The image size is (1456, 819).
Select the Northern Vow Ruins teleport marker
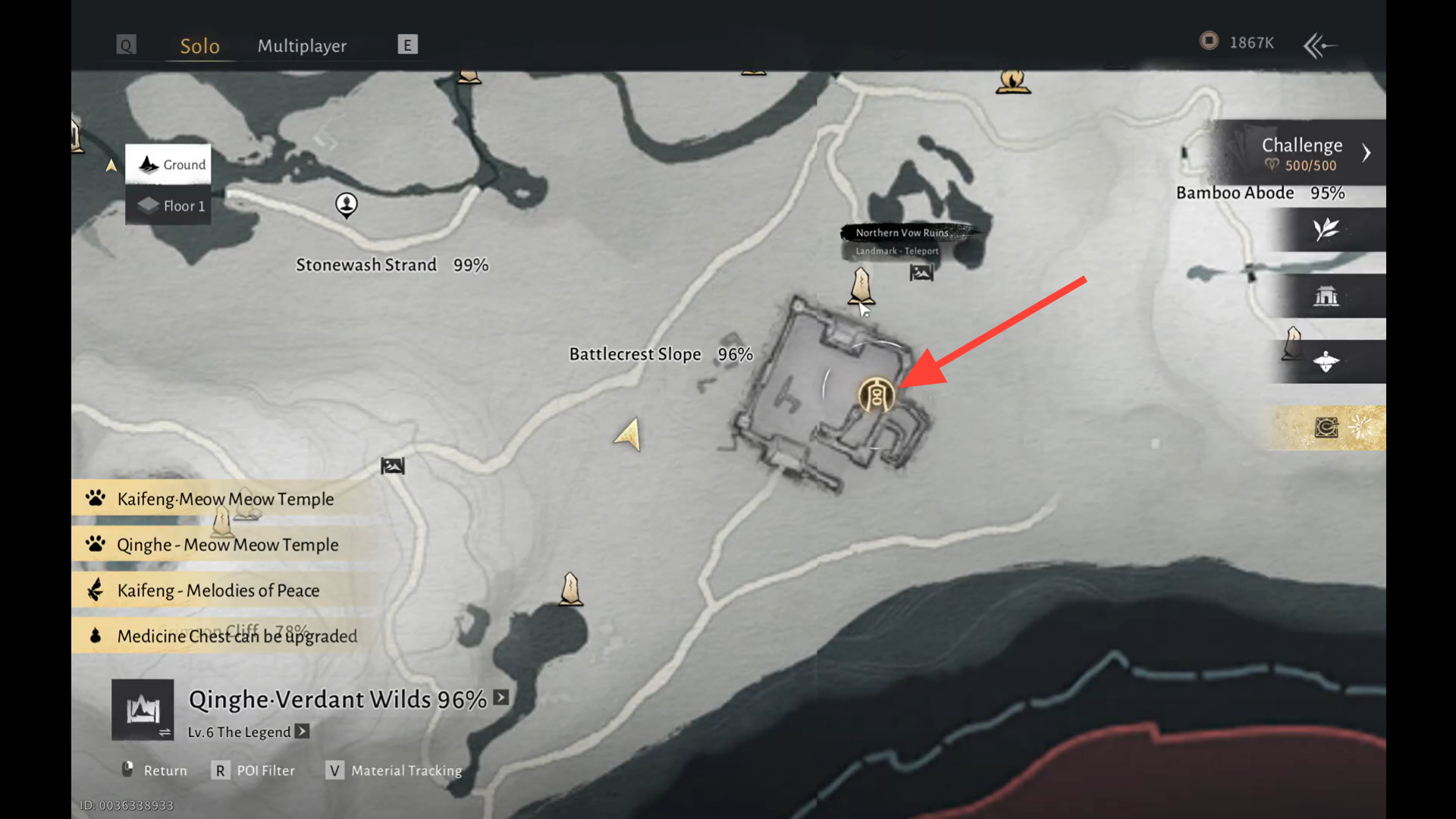[x=861, y=286]
